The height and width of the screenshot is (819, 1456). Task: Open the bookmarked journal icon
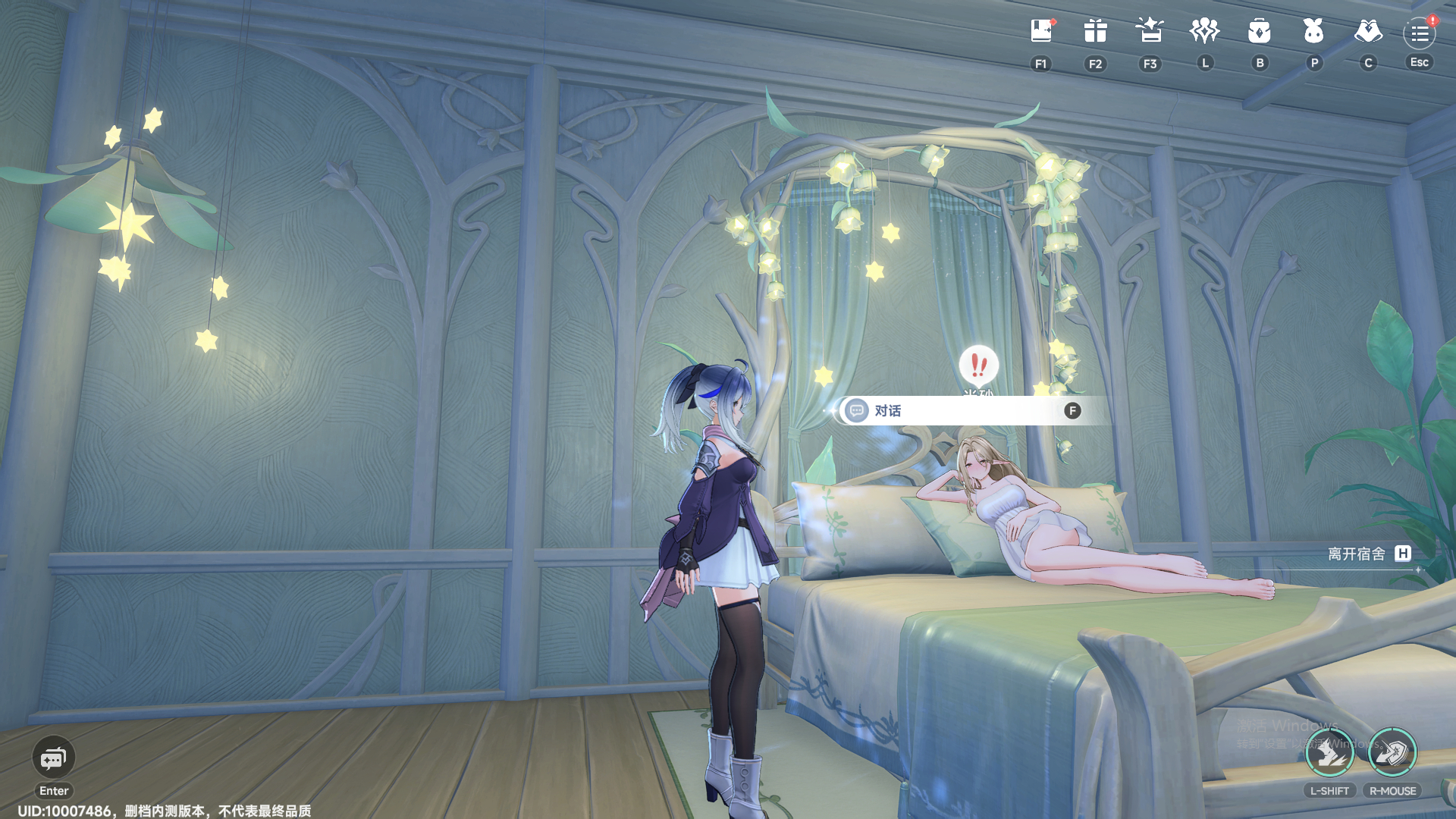(1041, 31)
